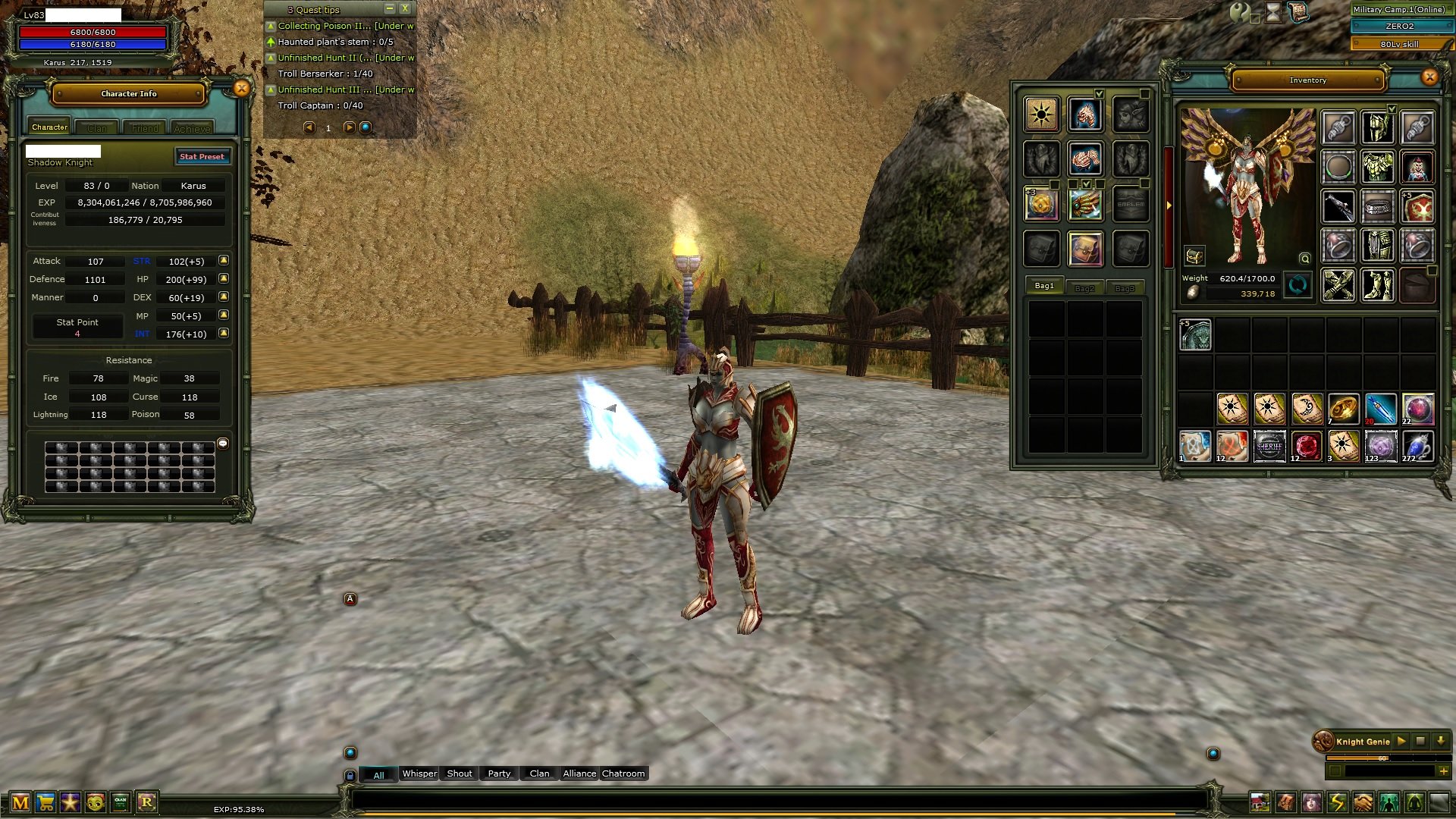1456x819 pixels.
Task: Click the lightning icon in the bottom-right shortcuts
Action: (x=1336, y=801)
